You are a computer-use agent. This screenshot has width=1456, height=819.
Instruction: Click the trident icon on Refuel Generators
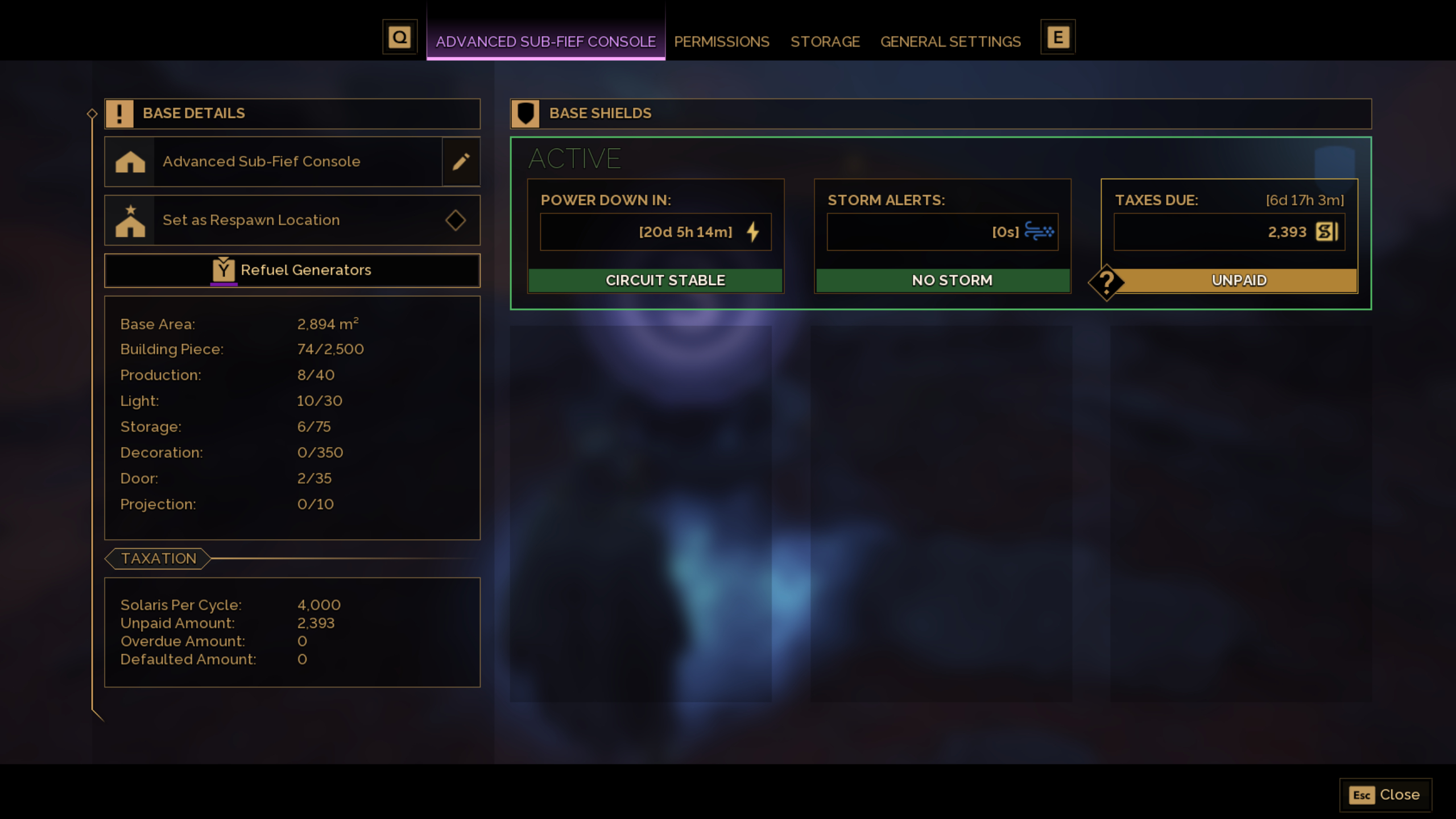coord(223,270)
